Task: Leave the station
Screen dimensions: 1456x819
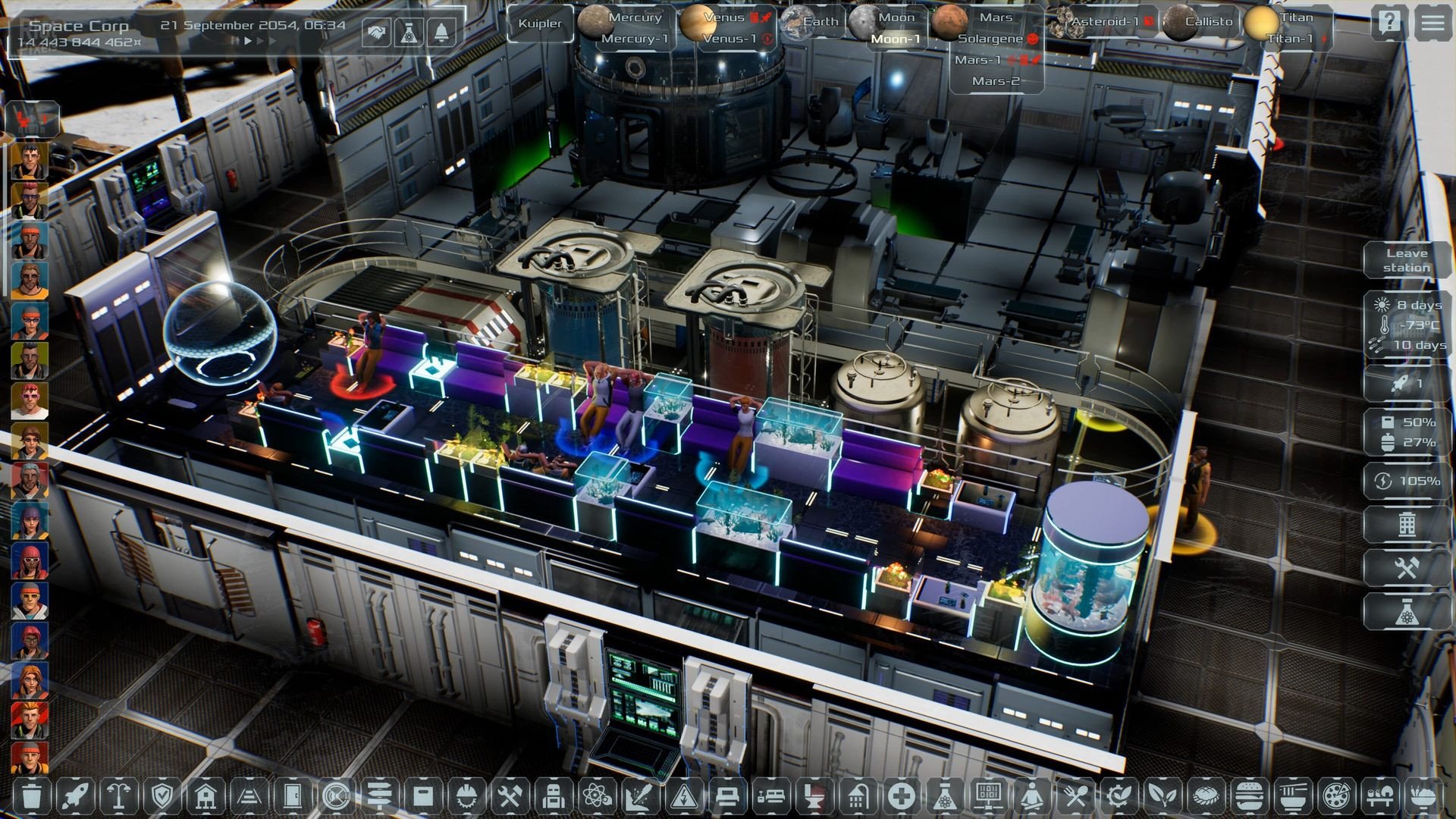Action: (x=1407, y=260)
